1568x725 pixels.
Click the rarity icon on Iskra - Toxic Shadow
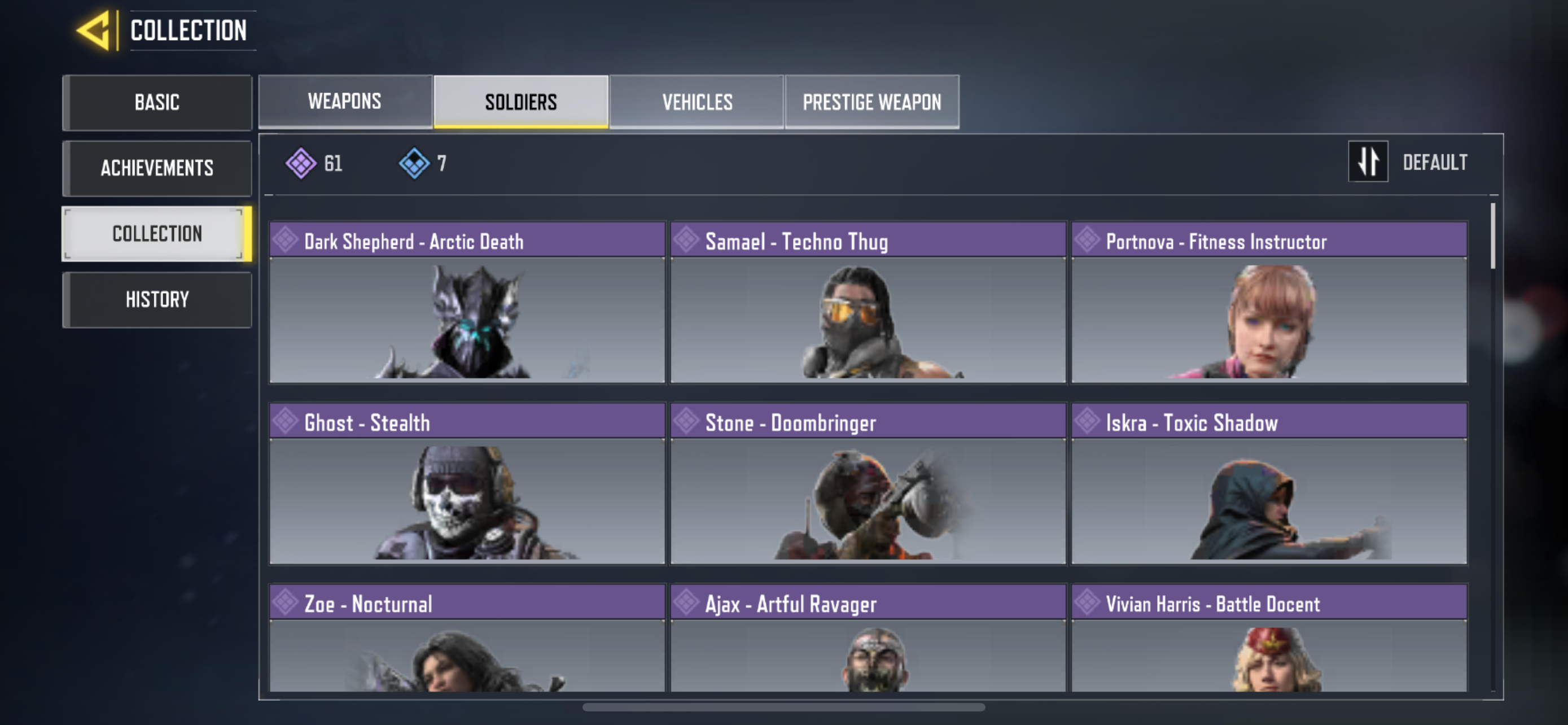[x=1087, y=422]
